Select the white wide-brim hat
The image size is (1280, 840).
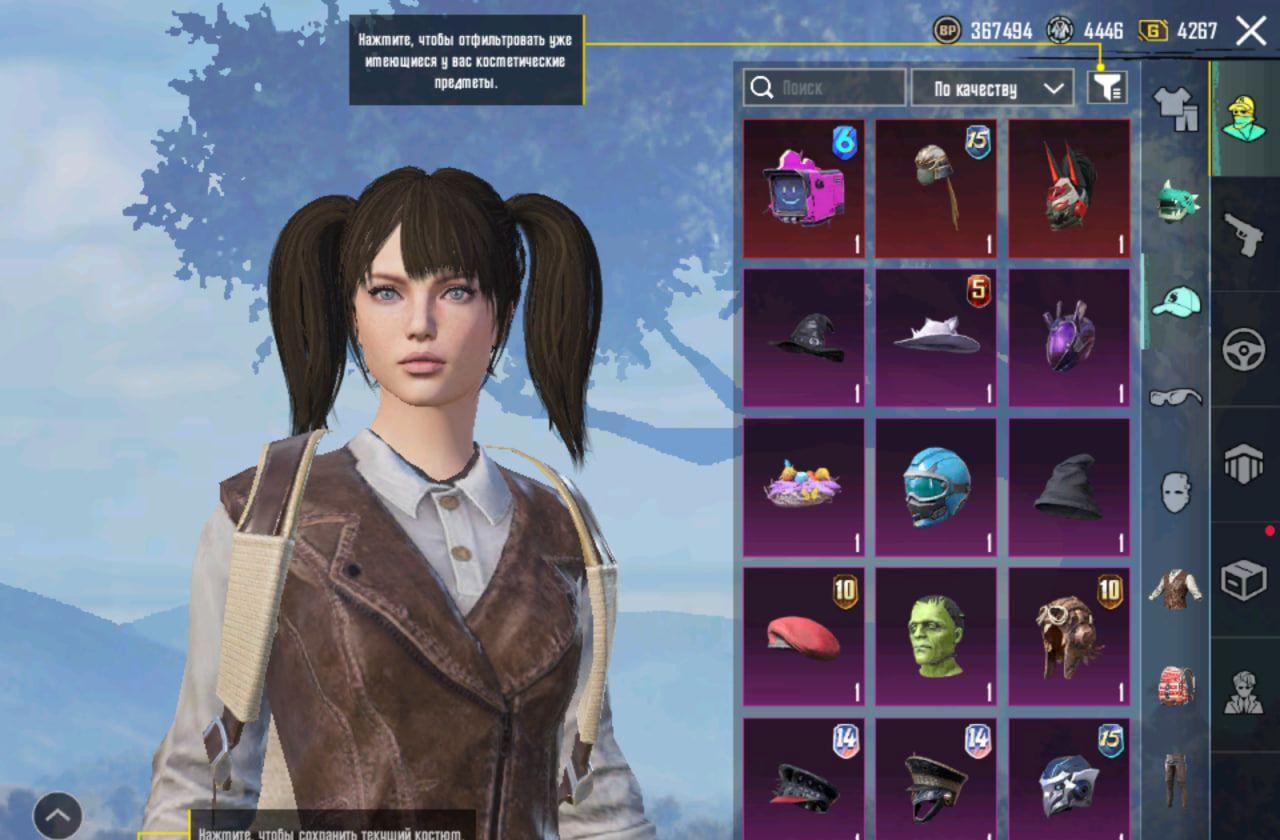(936, 339)
